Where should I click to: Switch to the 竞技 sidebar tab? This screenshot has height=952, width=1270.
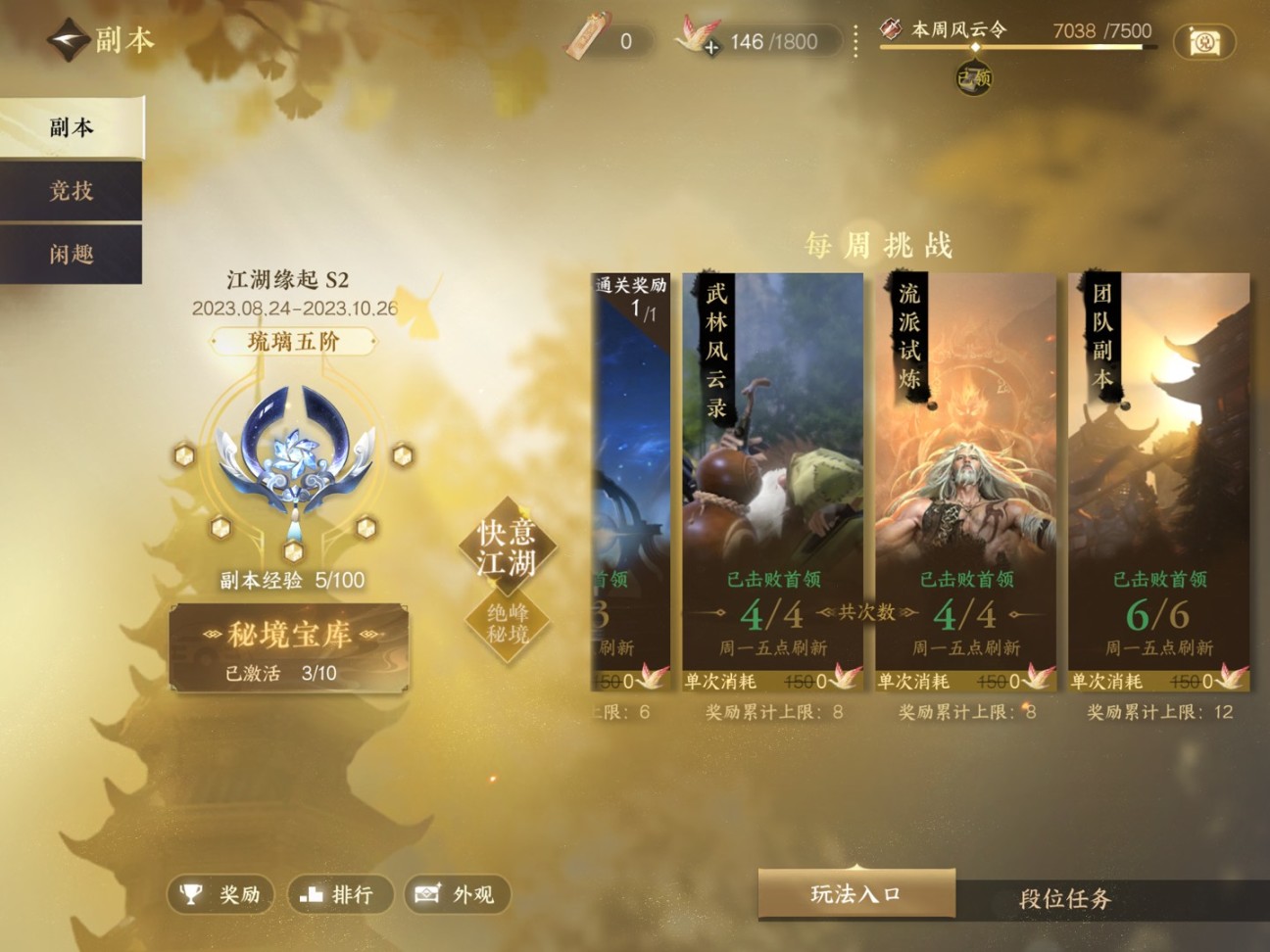pos(71,191)
